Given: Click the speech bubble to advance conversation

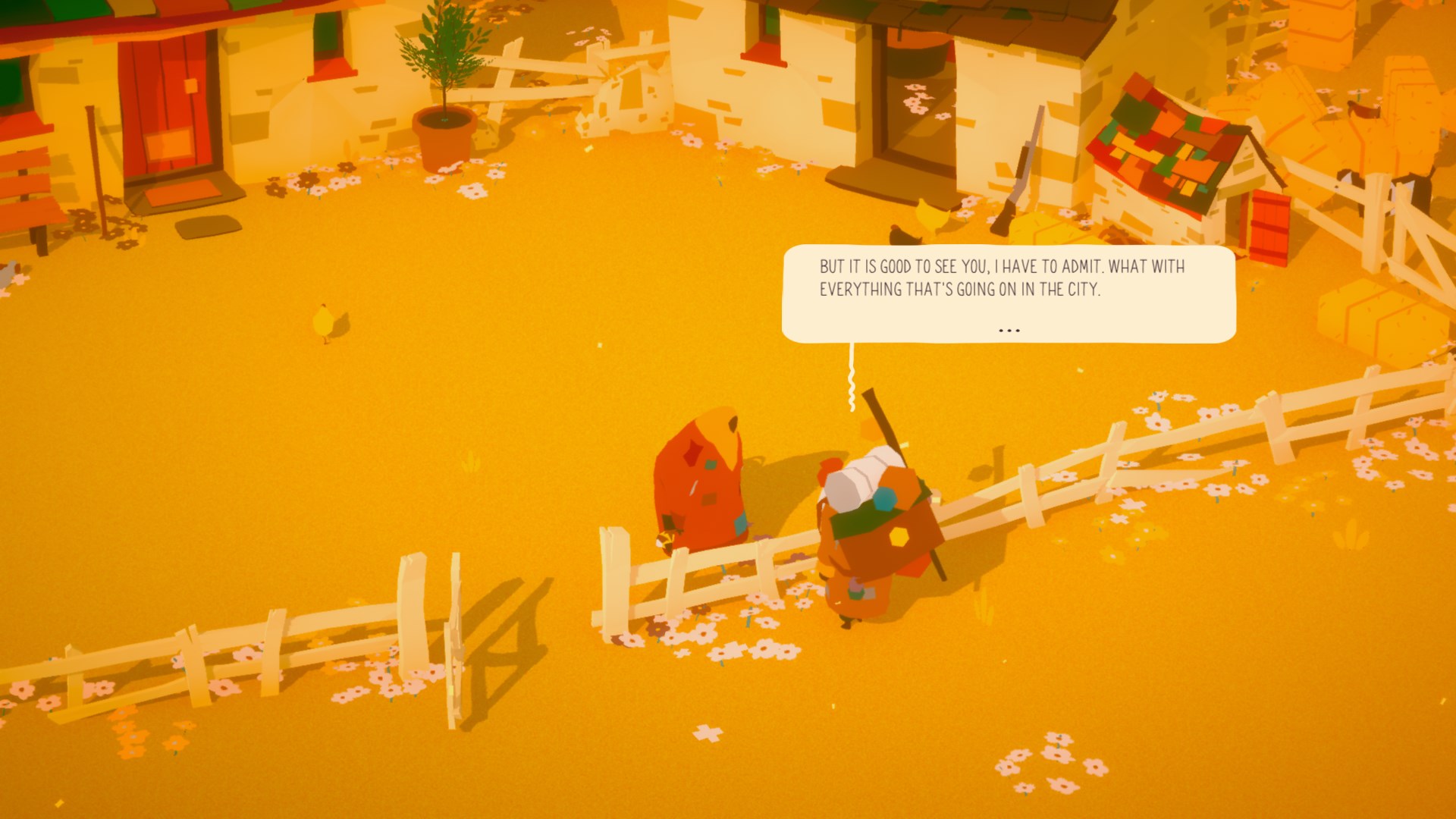Looking at the screenshot, I should 1009,296.
